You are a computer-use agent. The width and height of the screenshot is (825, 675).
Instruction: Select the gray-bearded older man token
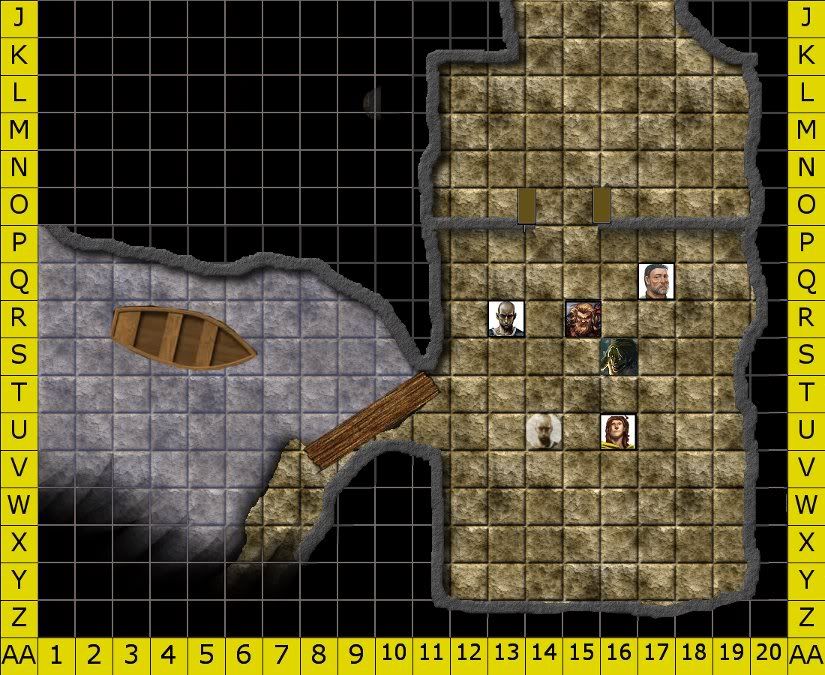tap(656, 281)
